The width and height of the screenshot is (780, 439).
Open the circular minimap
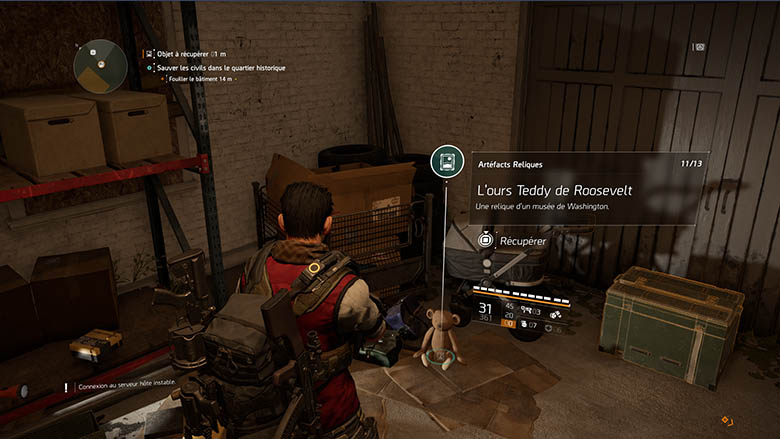[97, 63]
